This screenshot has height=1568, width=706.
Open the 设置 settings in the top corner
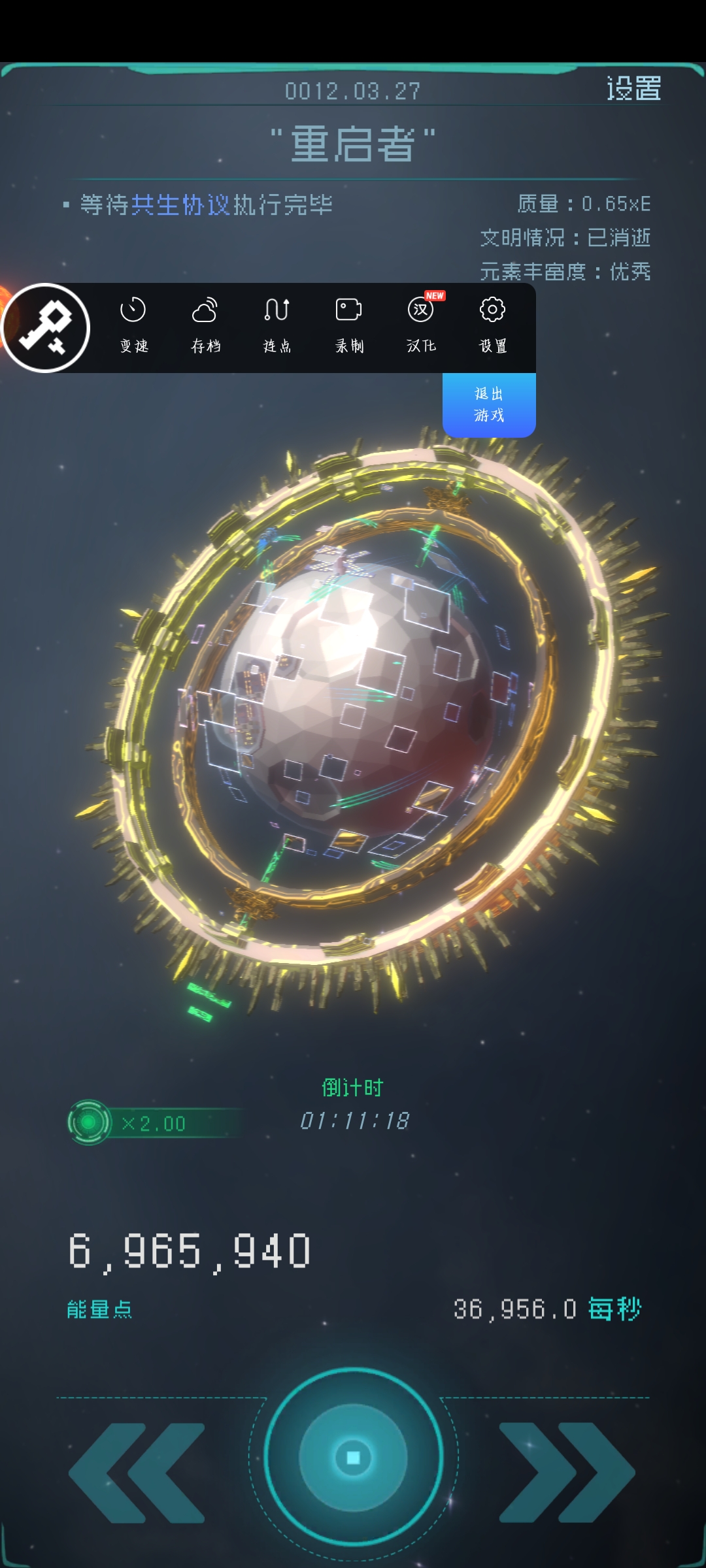point(633,88)
